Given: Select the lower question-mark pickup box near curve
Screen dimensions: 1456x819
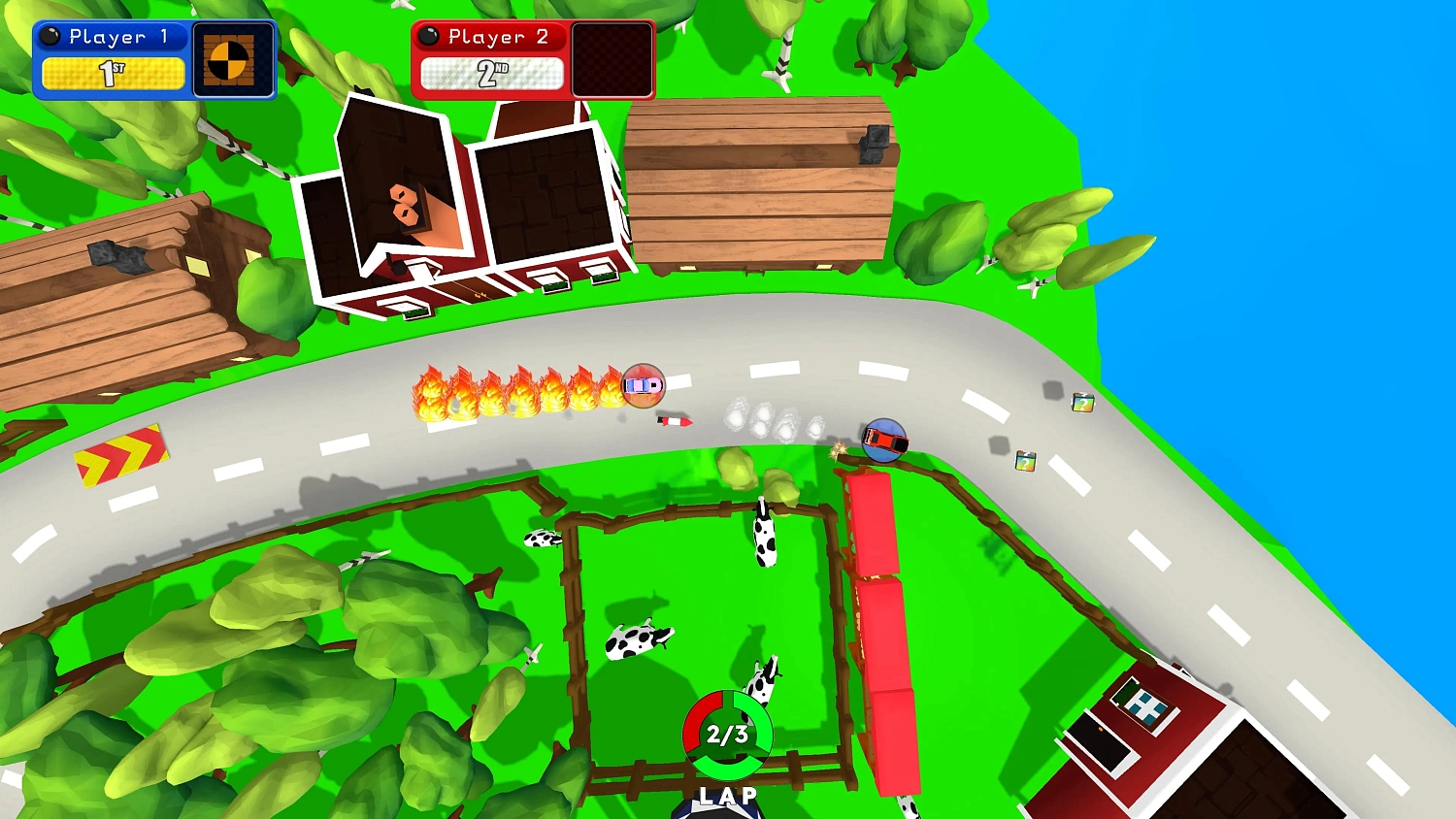Looking at the screenshot, I should tap(1026, 461).
